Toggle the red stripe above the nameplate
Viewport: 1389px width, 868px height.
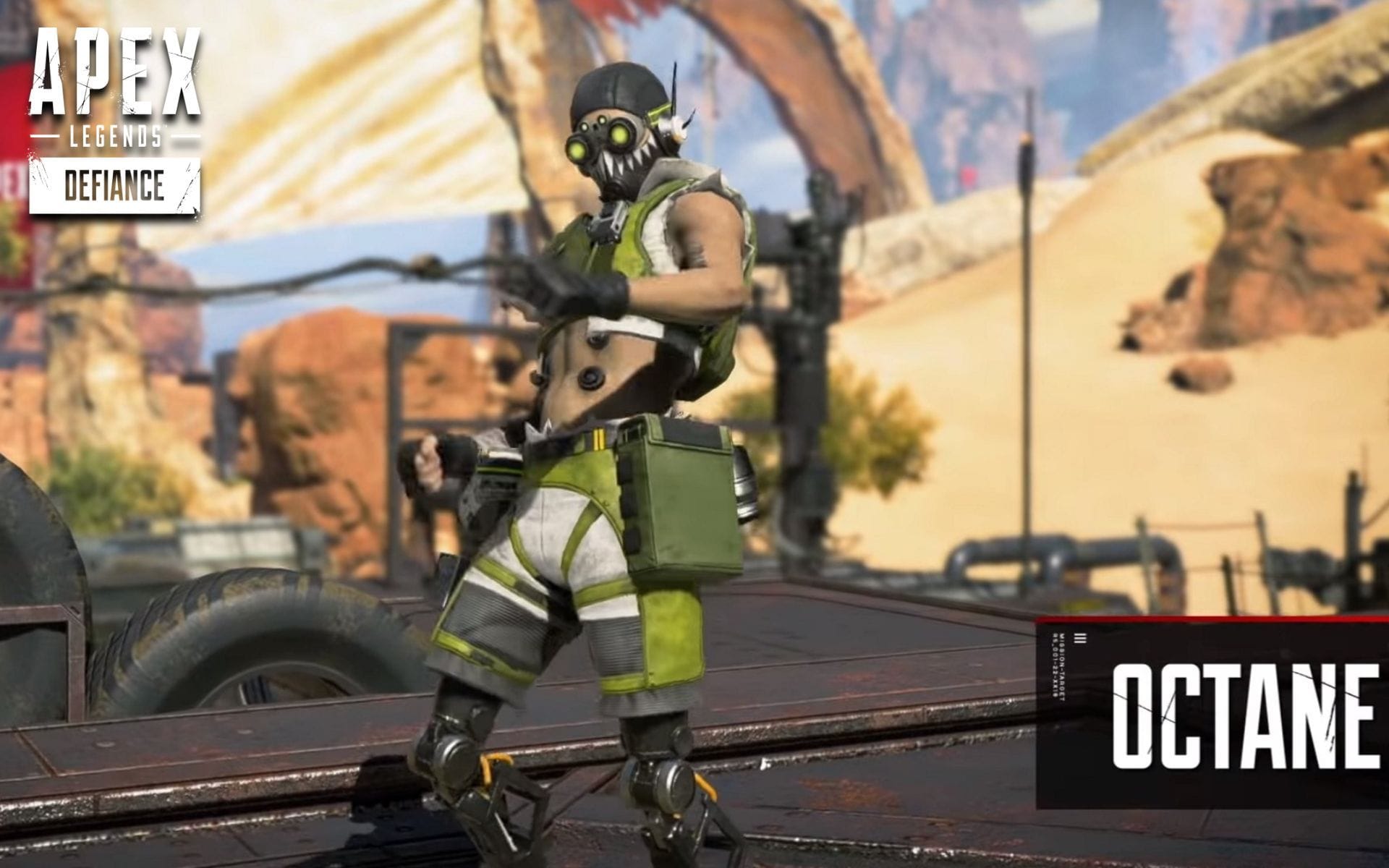pyautogui.click(x=1208, y=619)
